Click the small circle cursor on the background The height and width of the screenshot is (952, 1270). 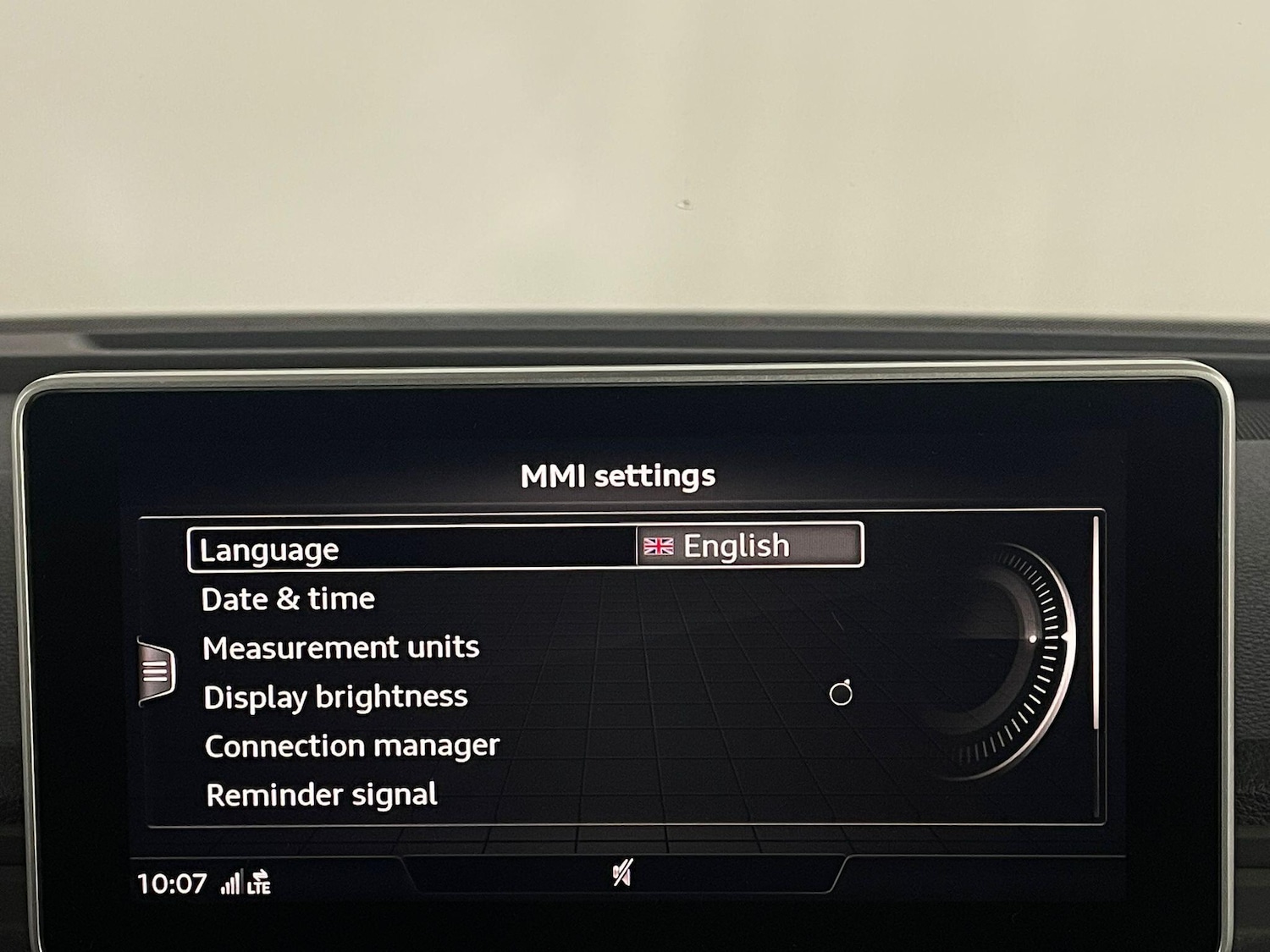click(839, 695)
